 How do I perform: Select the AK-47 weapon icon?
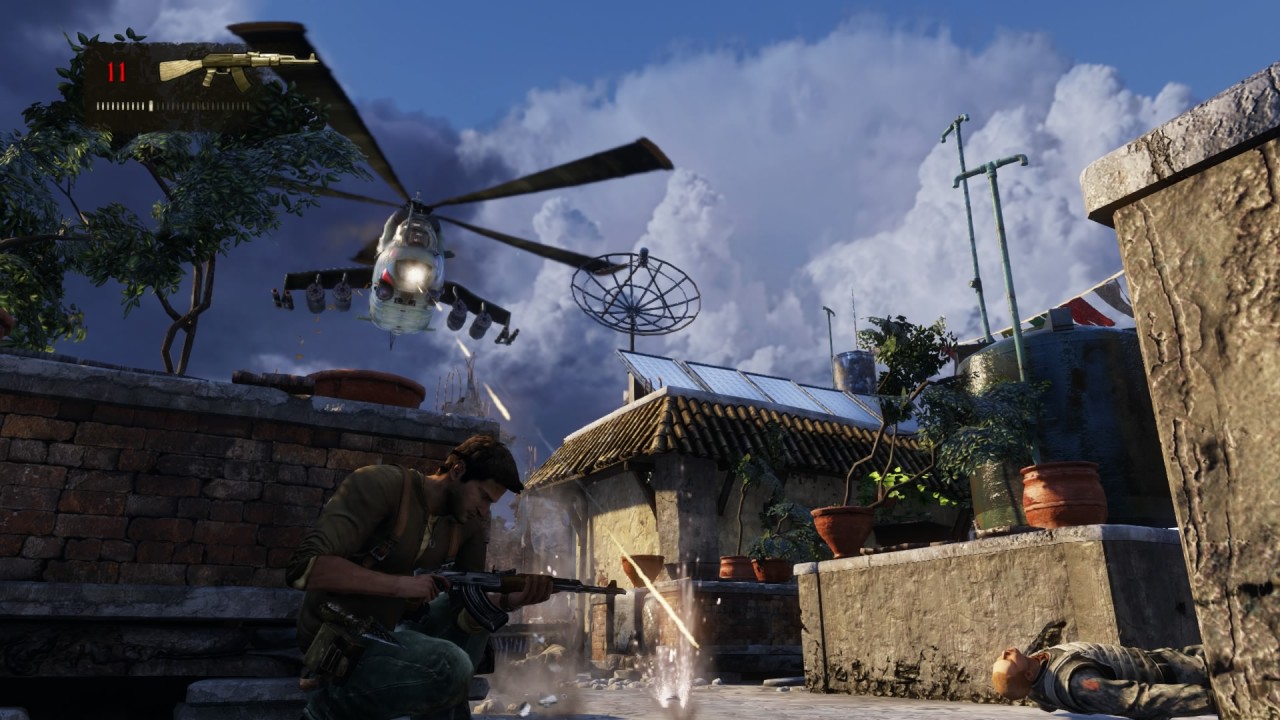(x=237, y=68)
